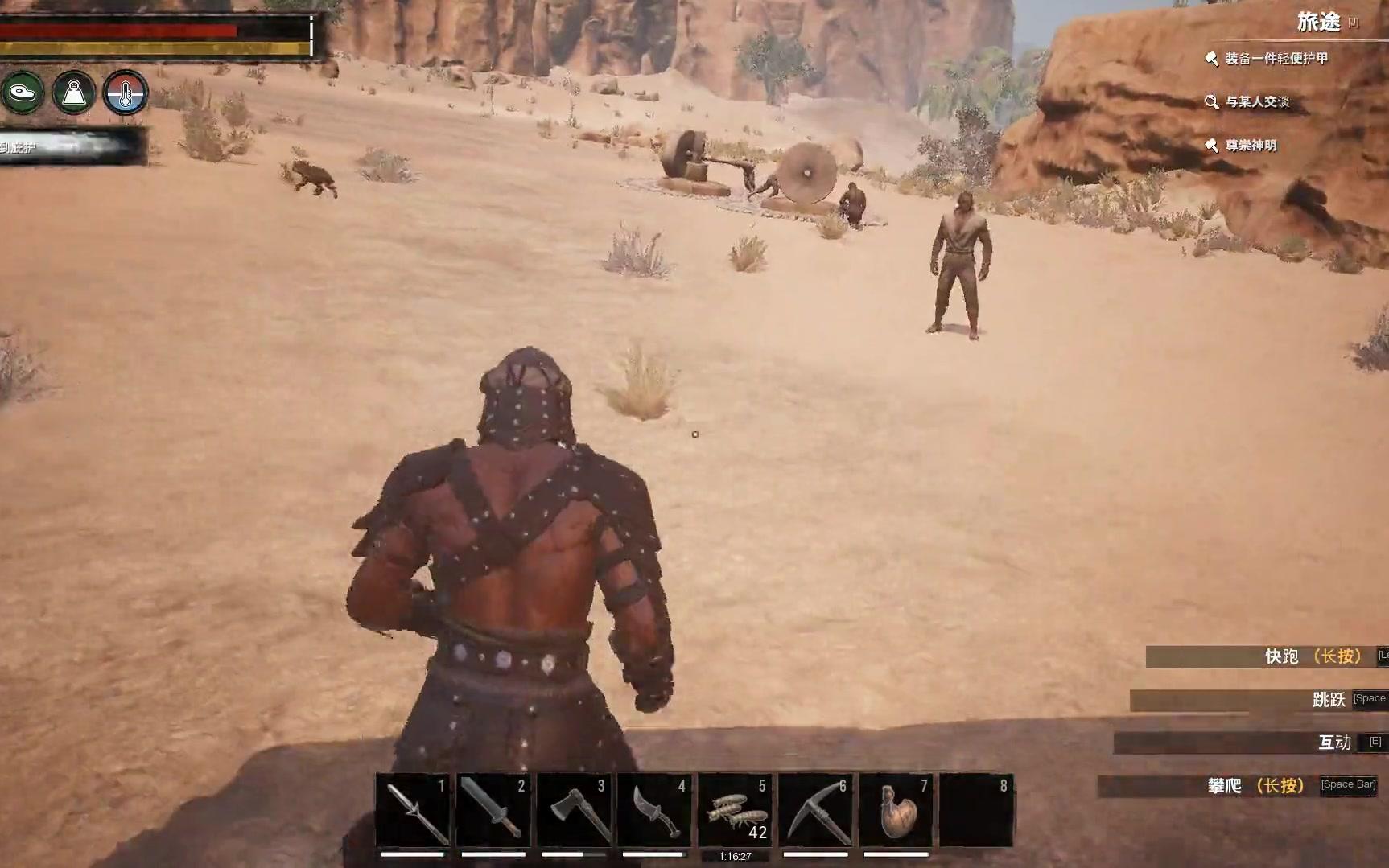1389x868 pixels.
Task: Select the spear in hotbar slot 1
Action: 414,810
